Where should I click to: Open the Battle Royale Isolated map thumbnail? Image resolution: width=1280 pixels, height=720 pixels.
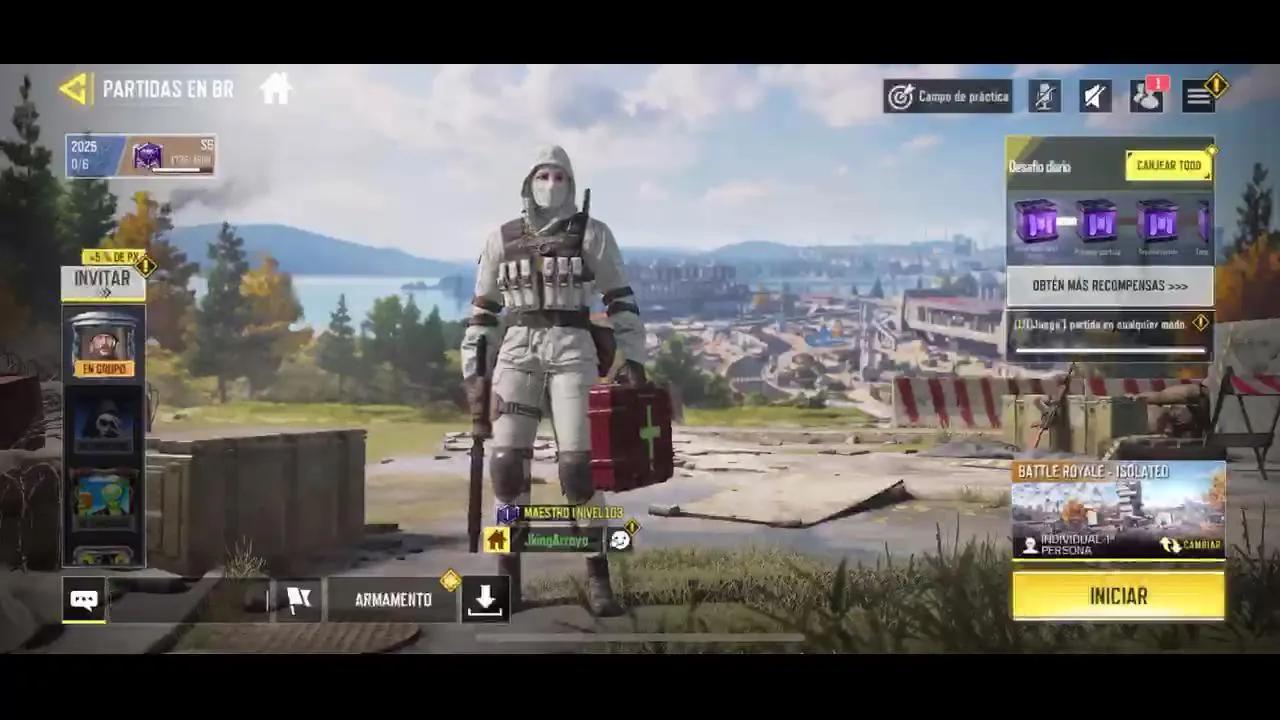click(x=1118, y=505)
